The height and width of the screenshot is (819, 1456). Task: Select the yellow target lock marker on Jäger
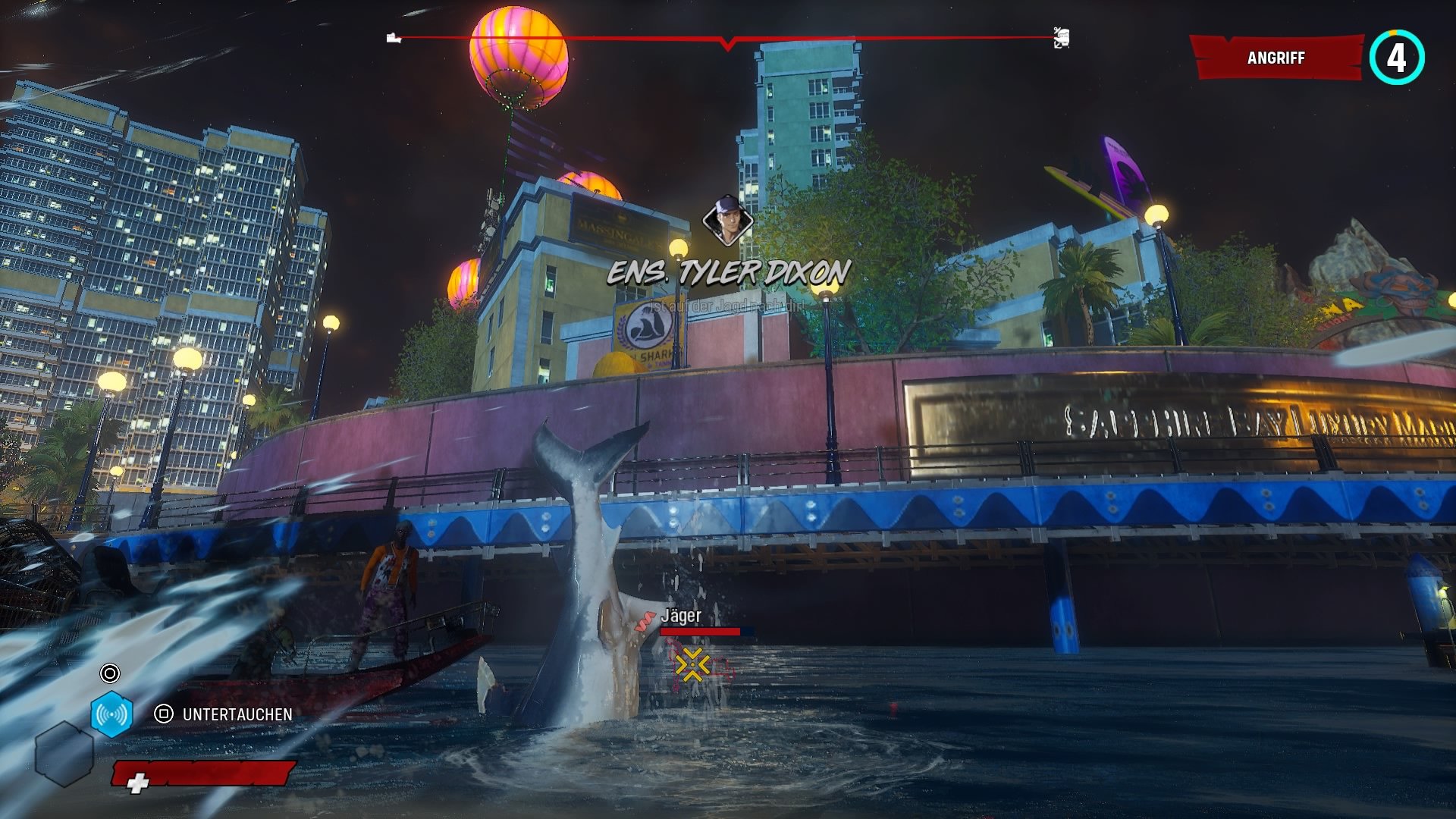pos(692,665)
